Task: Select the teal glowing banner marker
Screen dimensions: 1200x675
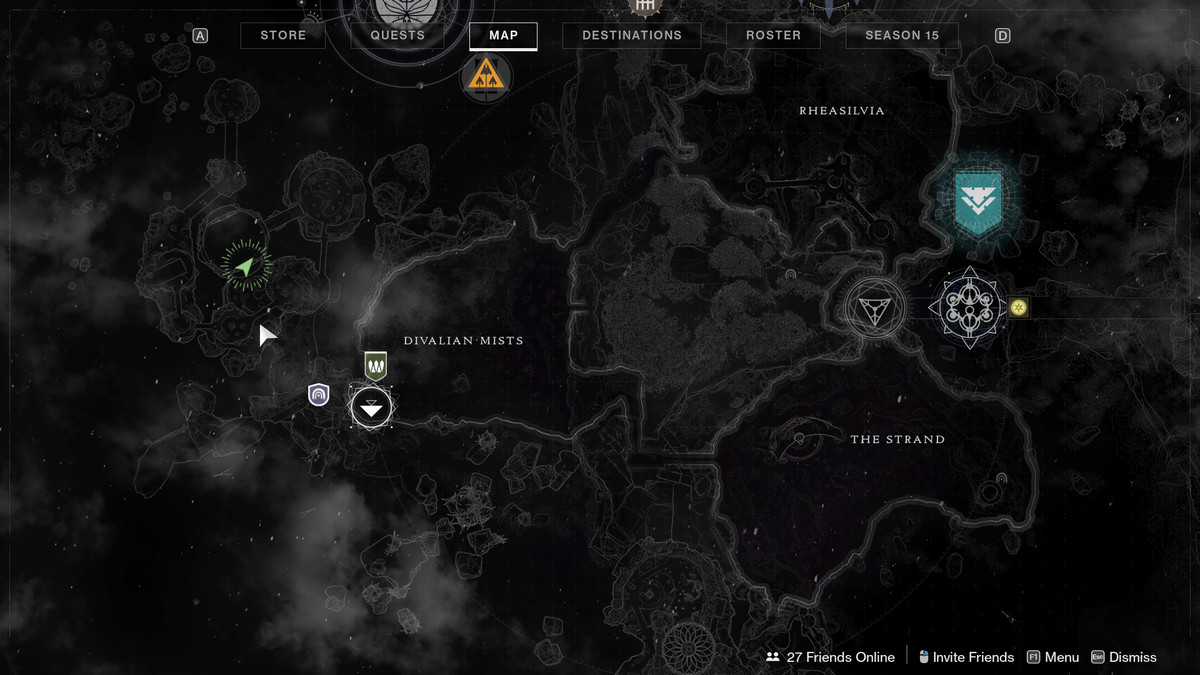Action: coord(977,201)
